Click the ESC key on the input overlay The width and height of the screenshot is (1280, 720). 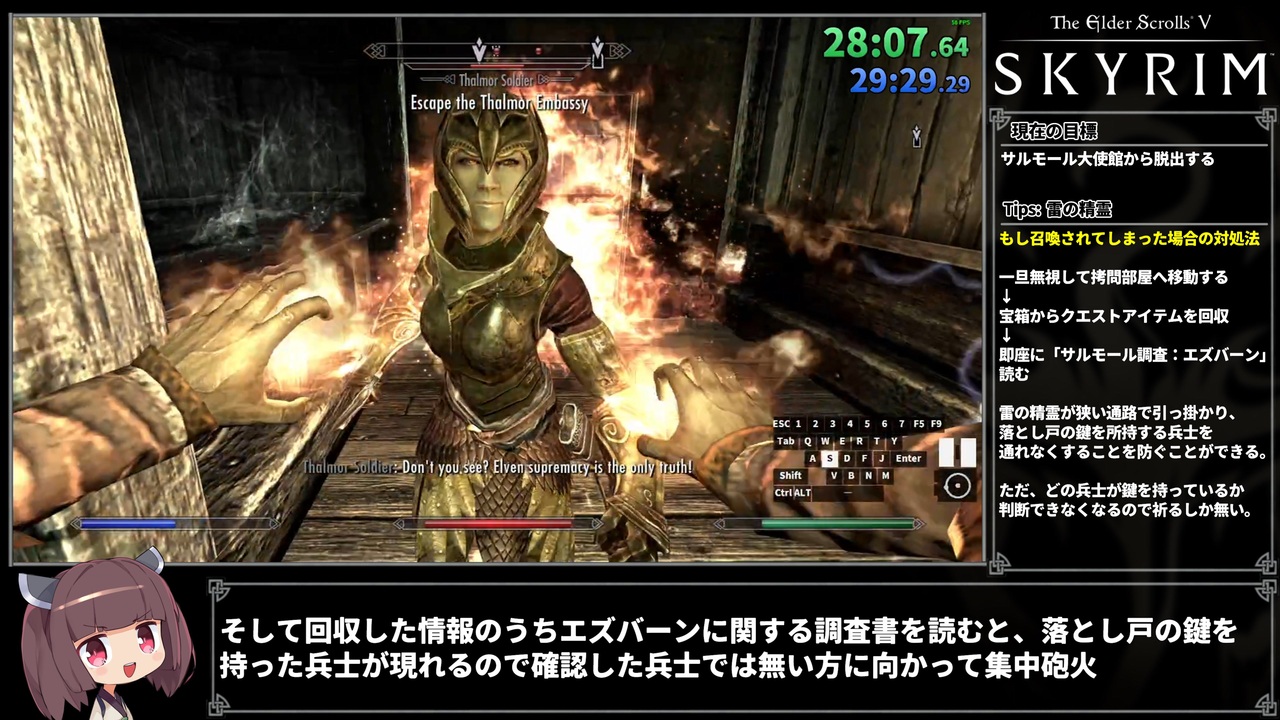click(x=782, y=424)
